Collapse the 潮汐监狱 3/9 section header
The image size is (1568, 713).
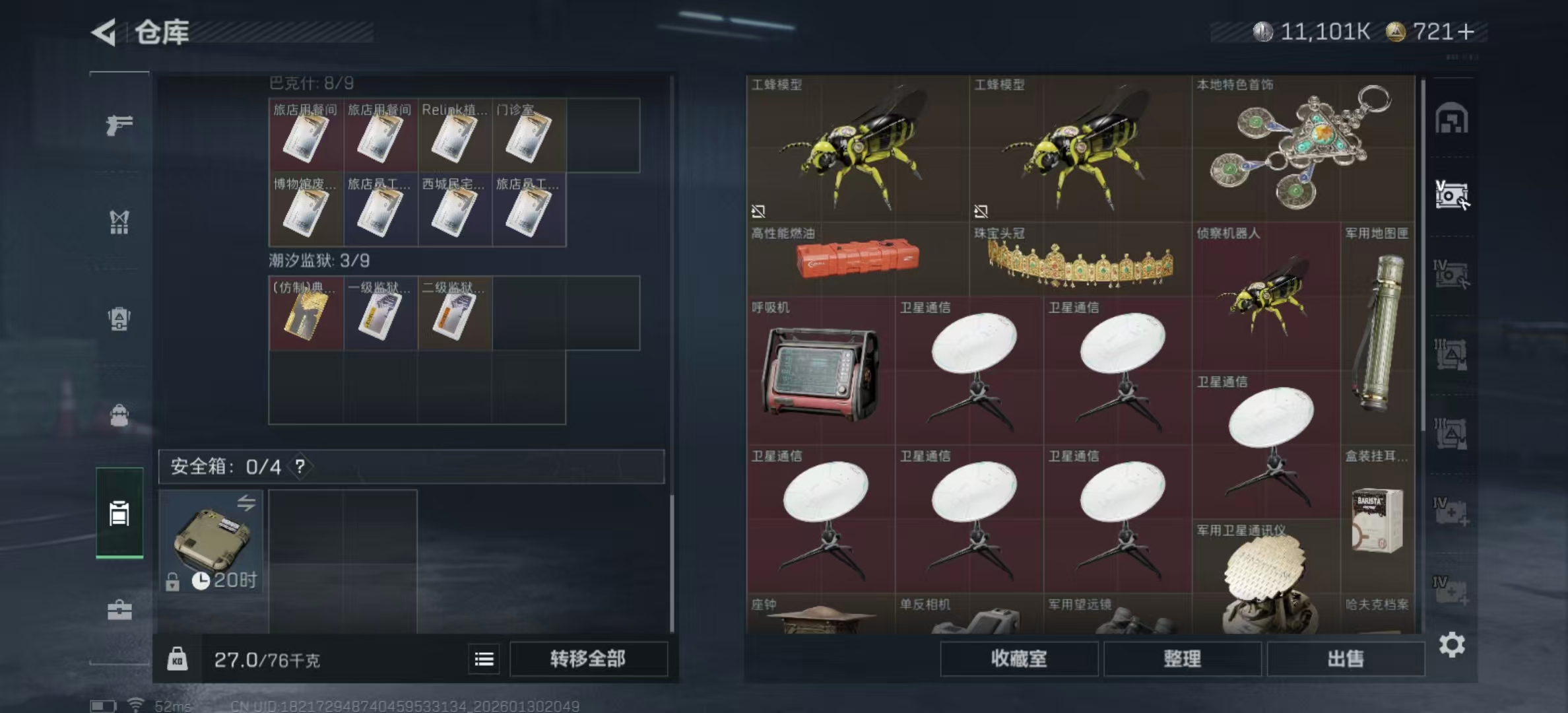[317, 260]
